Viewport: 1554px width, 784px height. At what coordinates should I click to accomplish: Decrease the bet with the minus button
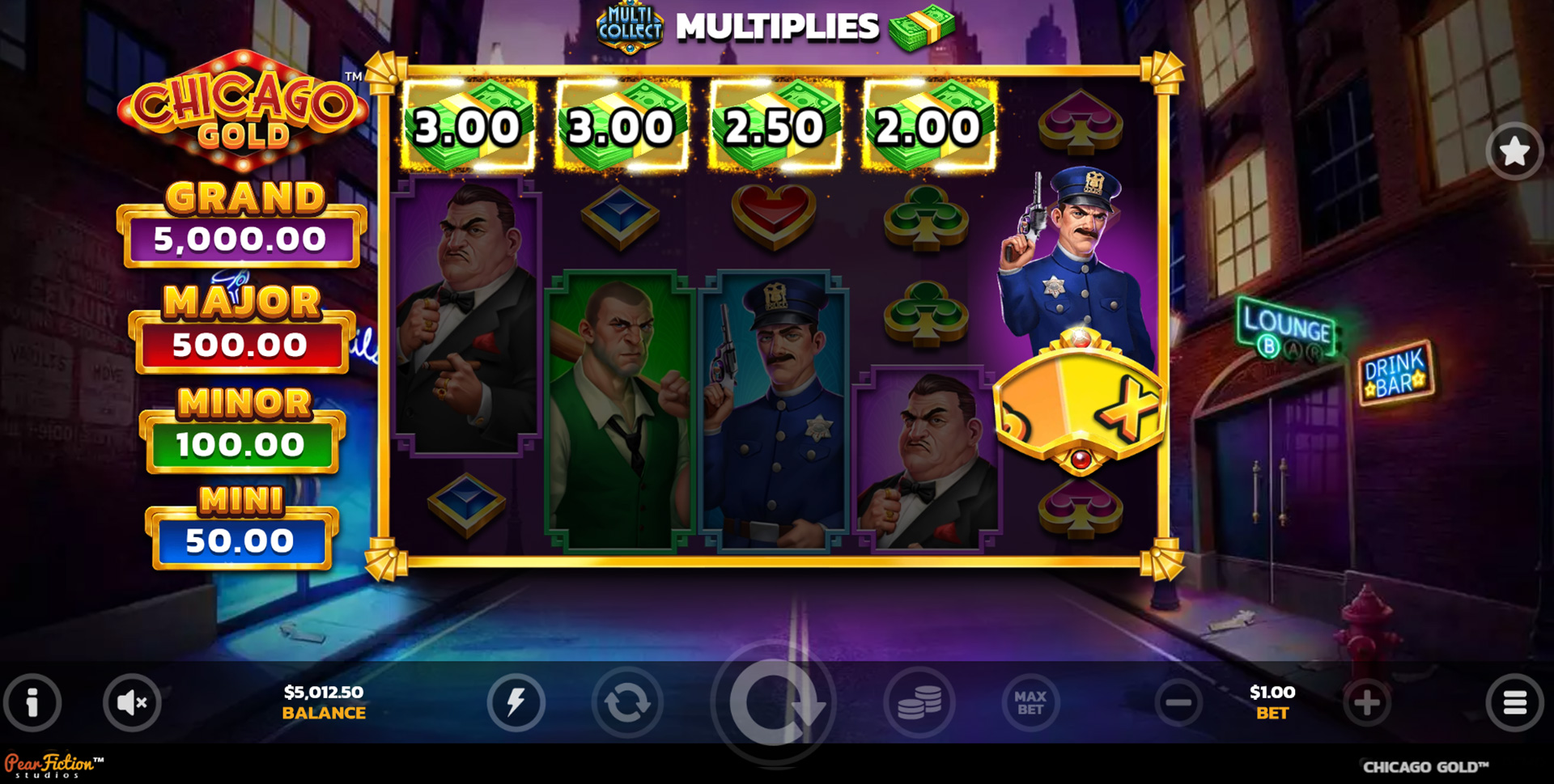(1178, 702)
